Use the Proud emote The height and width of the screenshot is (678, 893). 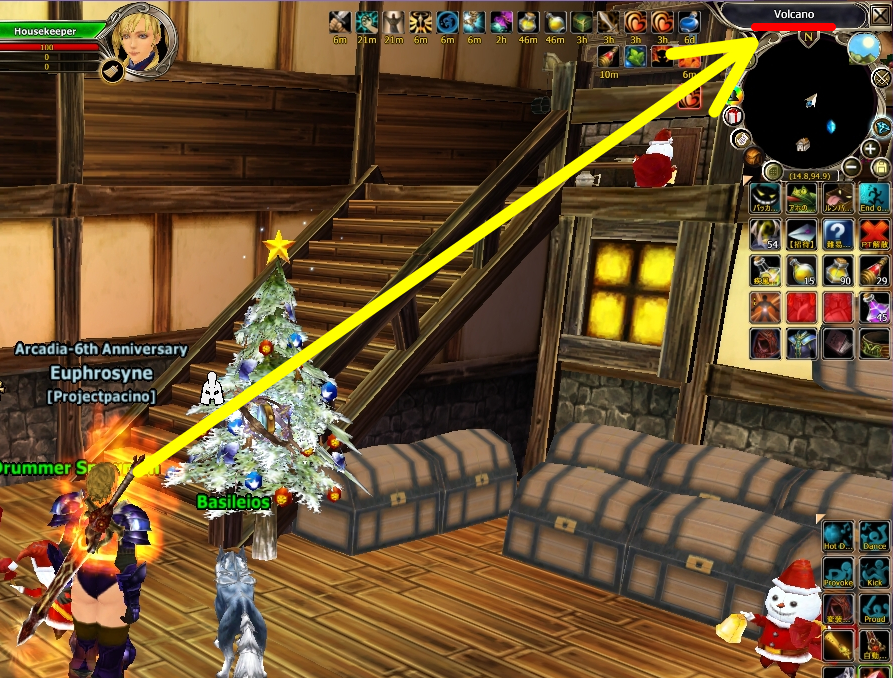pos(874,609)
